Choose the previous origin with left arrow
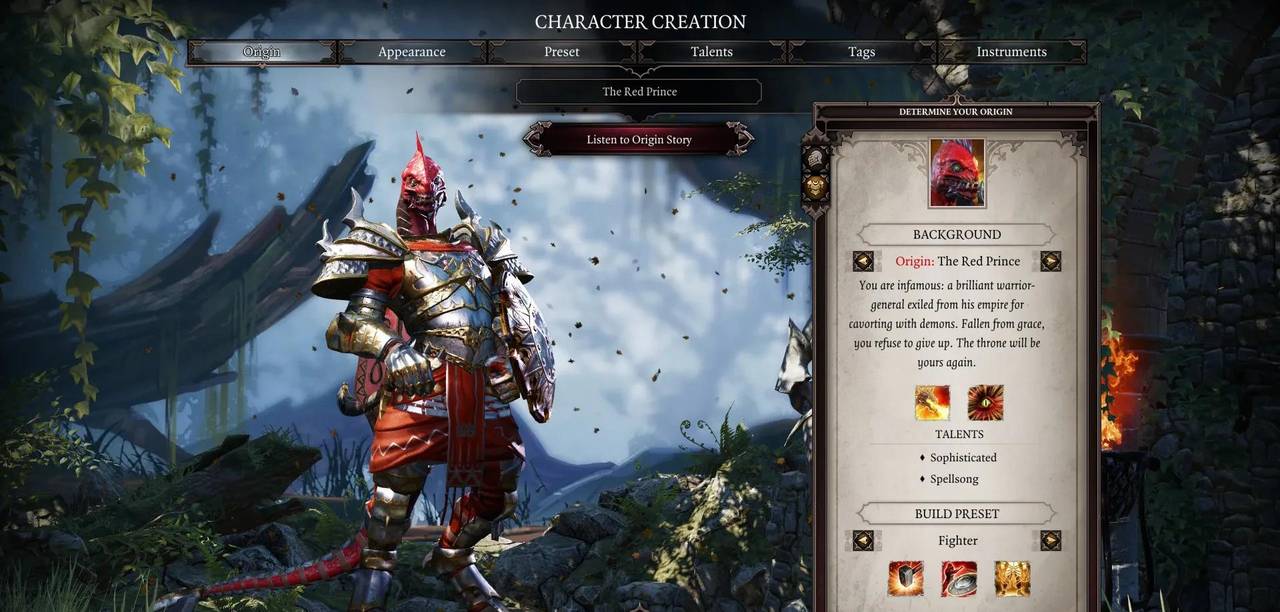 point(863,262)
